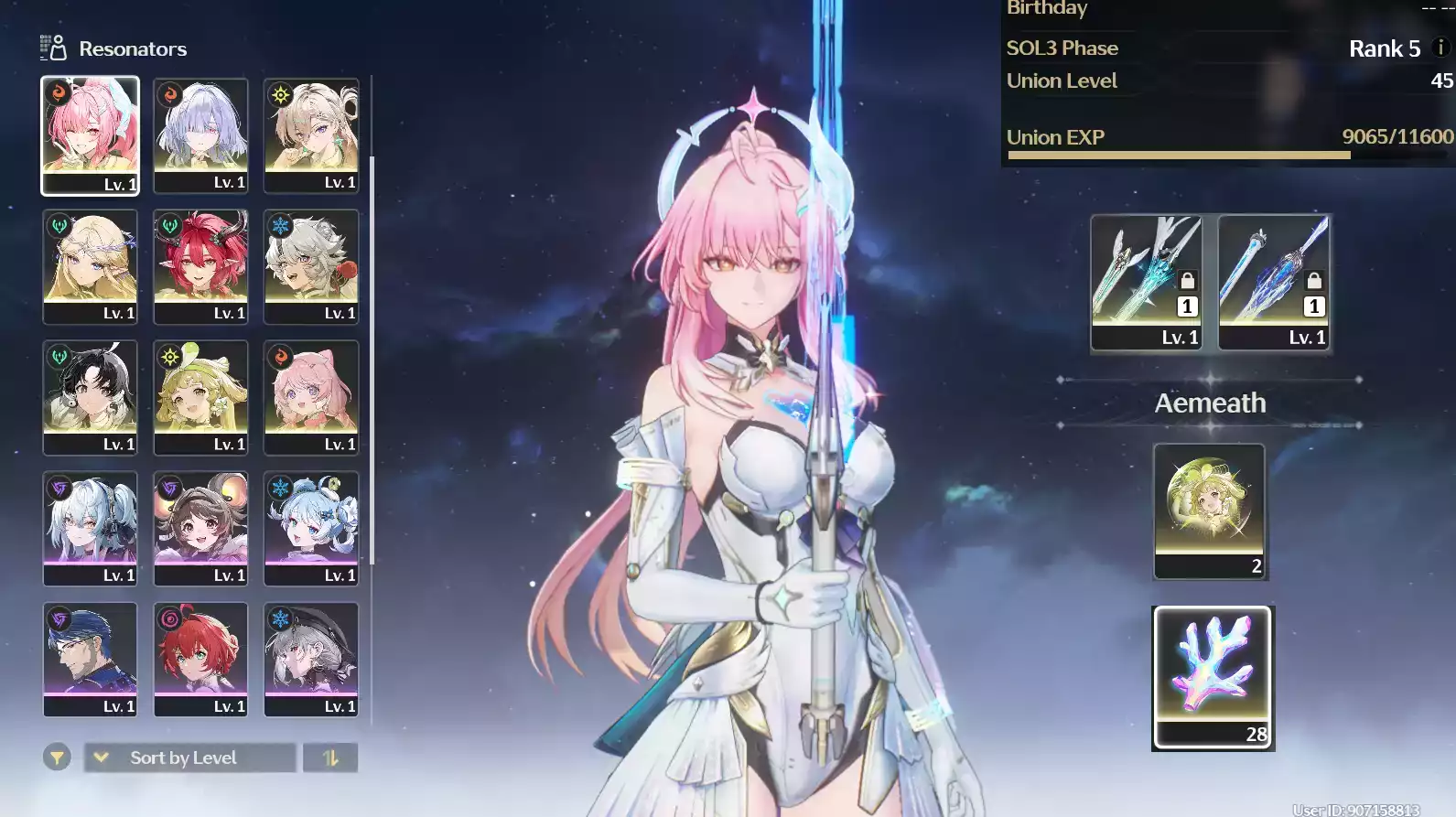Image resolution: width=1456 pixels, height=817 pixels.
Task: Open the green-haired character item with count 2
Action: tap(1209, 511)
